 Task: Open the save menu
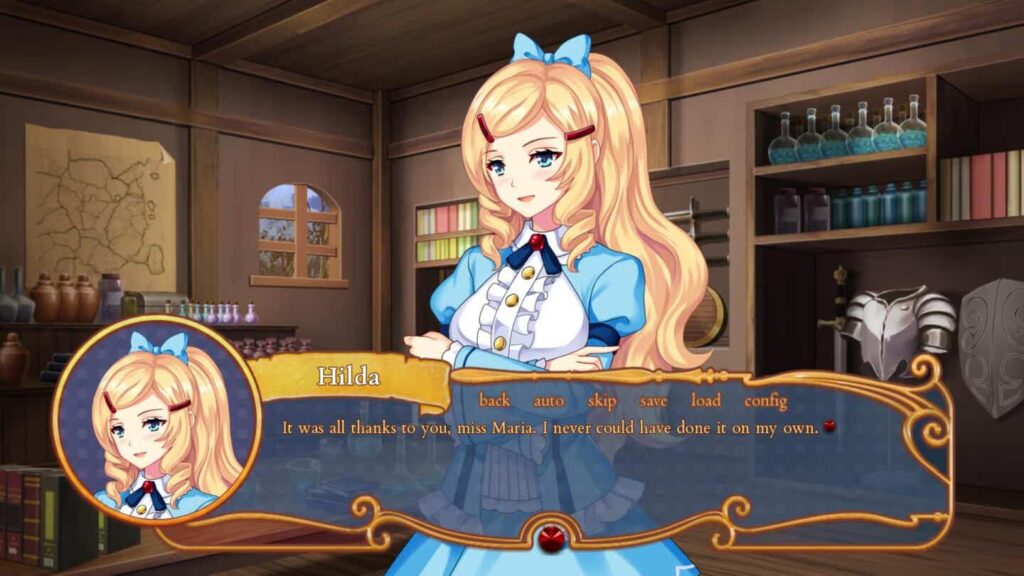click(654, 401)
